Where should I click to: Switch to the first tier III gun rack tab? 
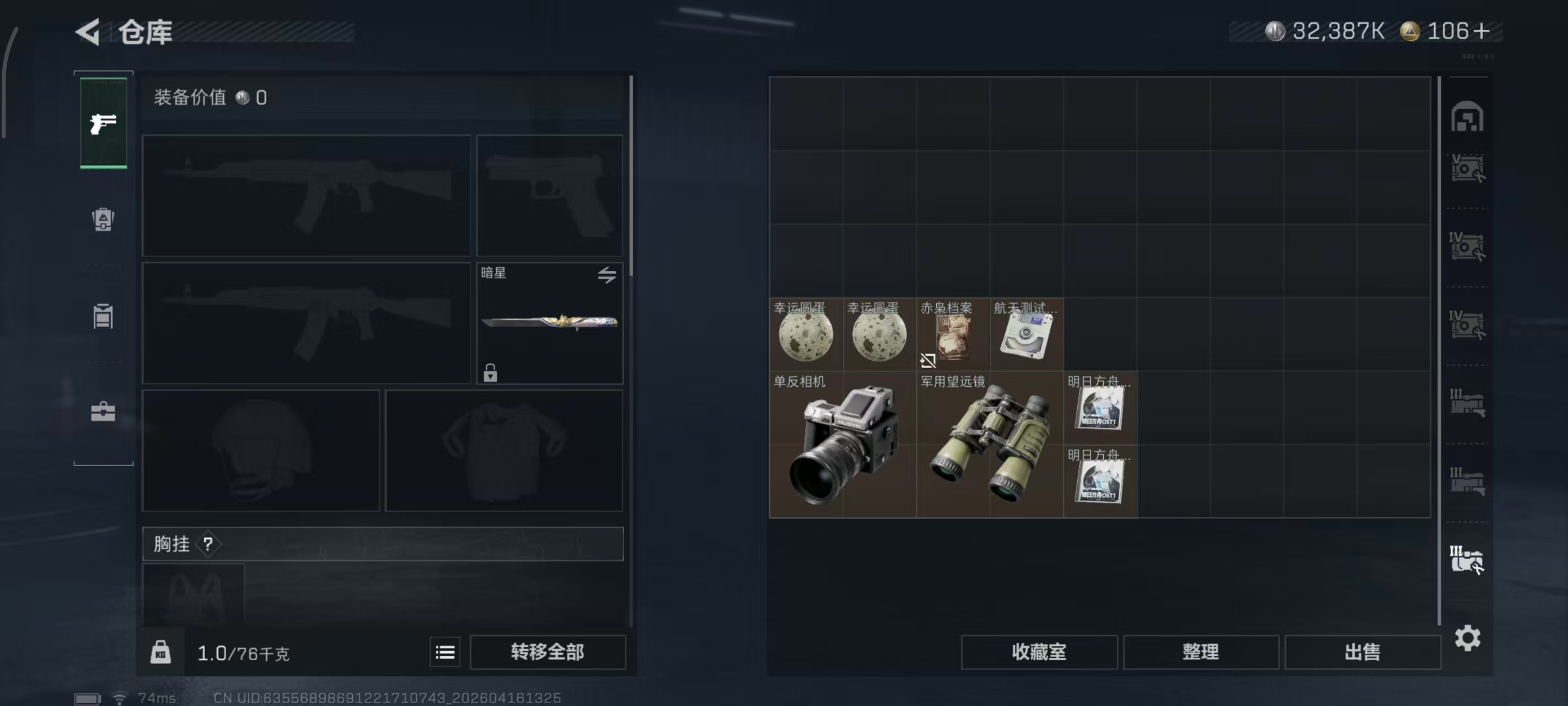point(1468,404)
